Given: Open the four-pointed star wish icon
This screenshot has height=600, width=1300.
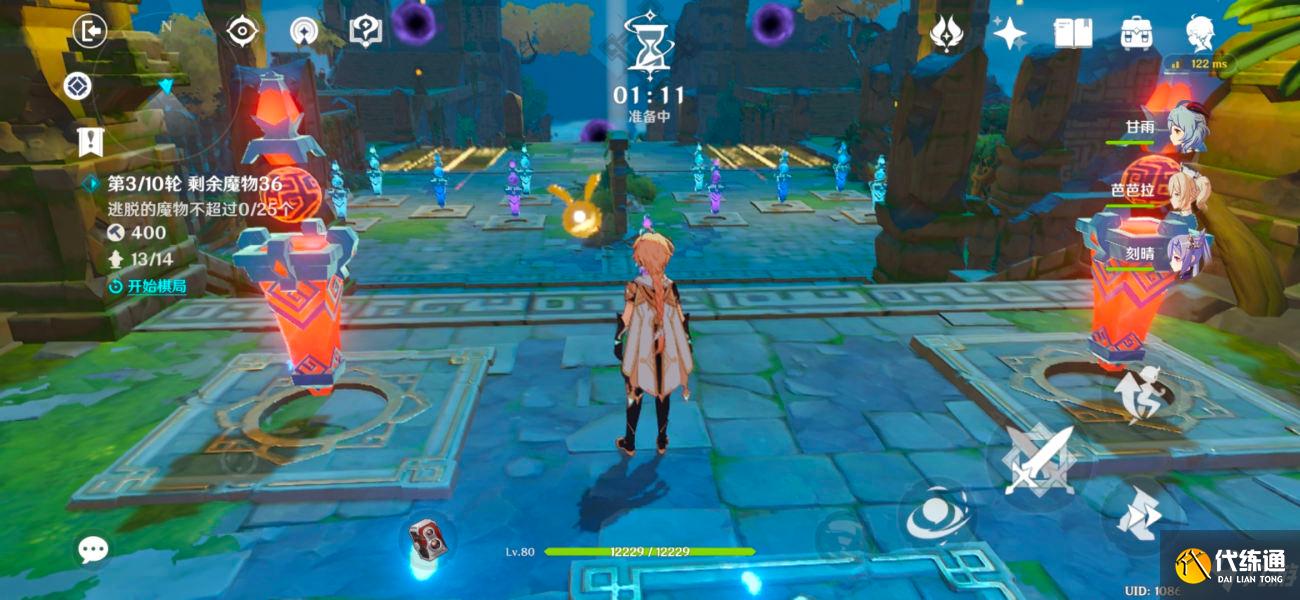Looking at the screenshot, I should 1009,33.
